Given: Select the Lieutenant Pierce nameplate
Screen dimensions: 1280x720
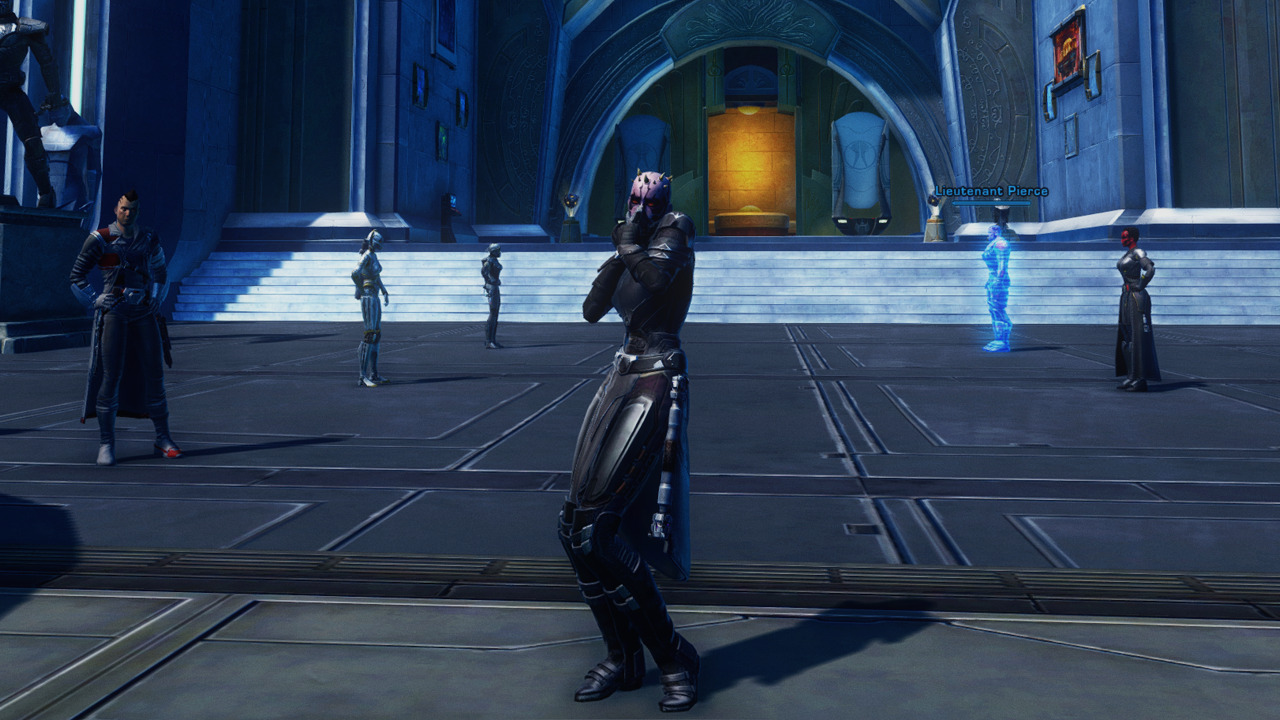Looking at the screenshot, I should [x=991, y=191].
